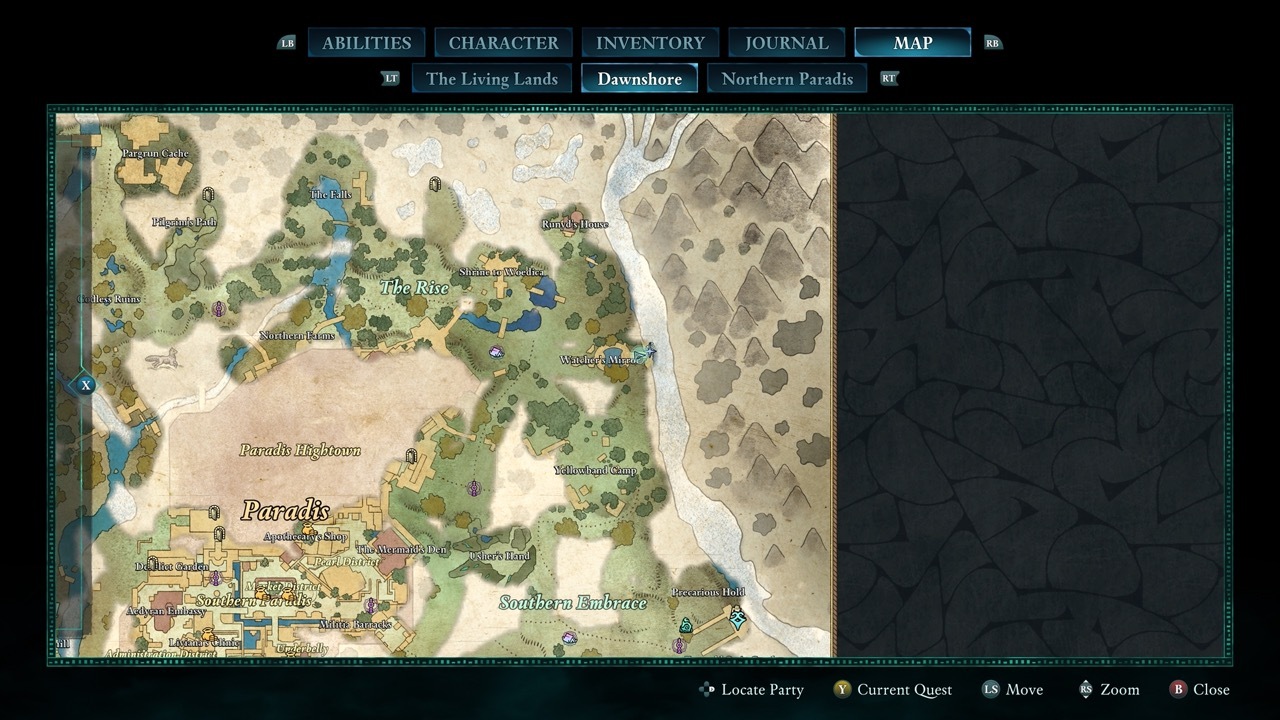This screenshot has height=720, width=1280.
Task: Choose the Dawnshore map region
Action: (x=639, y=79)
